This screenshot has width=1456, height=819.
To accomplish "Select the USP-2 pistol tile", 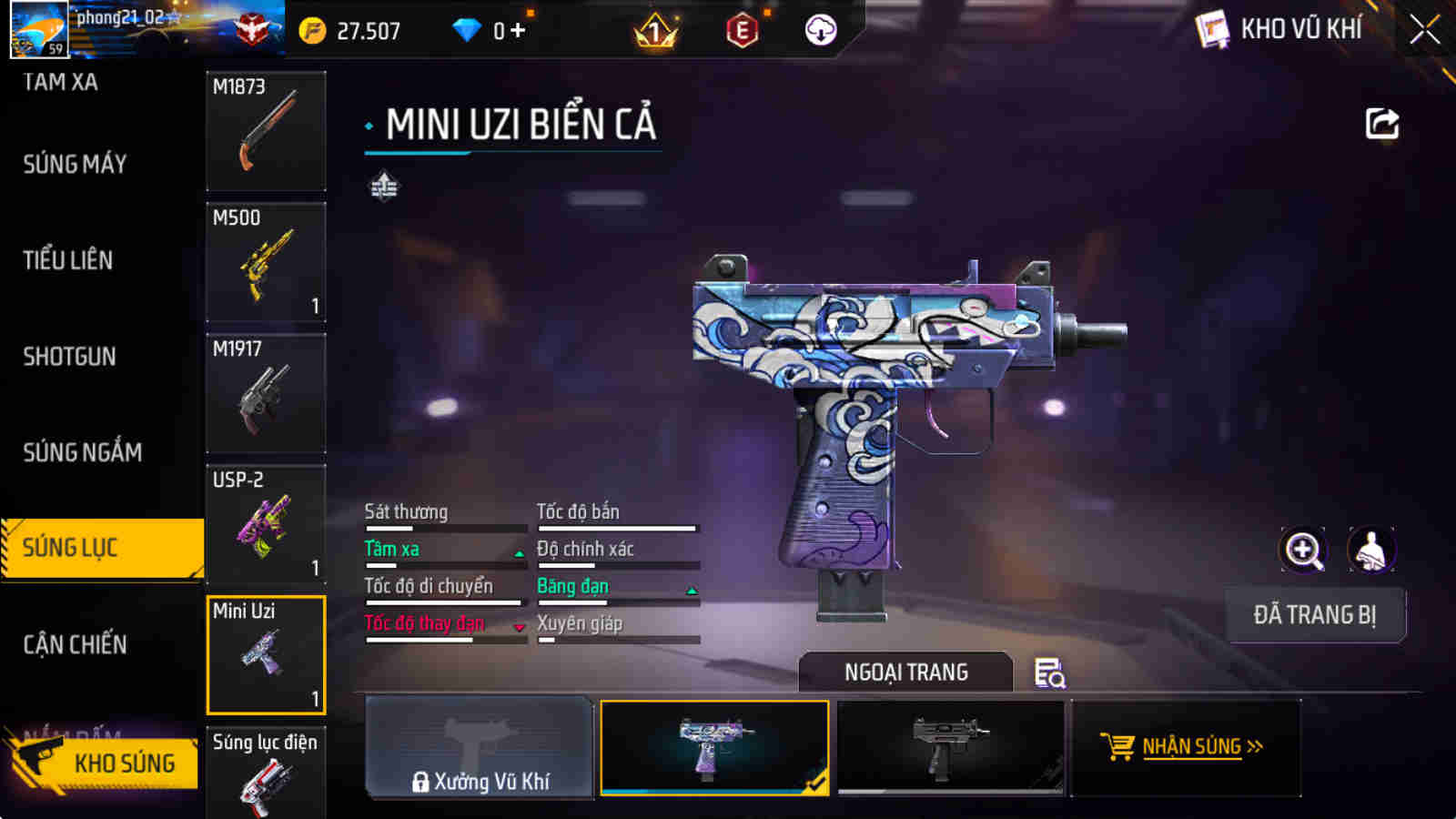I will tap(266, 524).
